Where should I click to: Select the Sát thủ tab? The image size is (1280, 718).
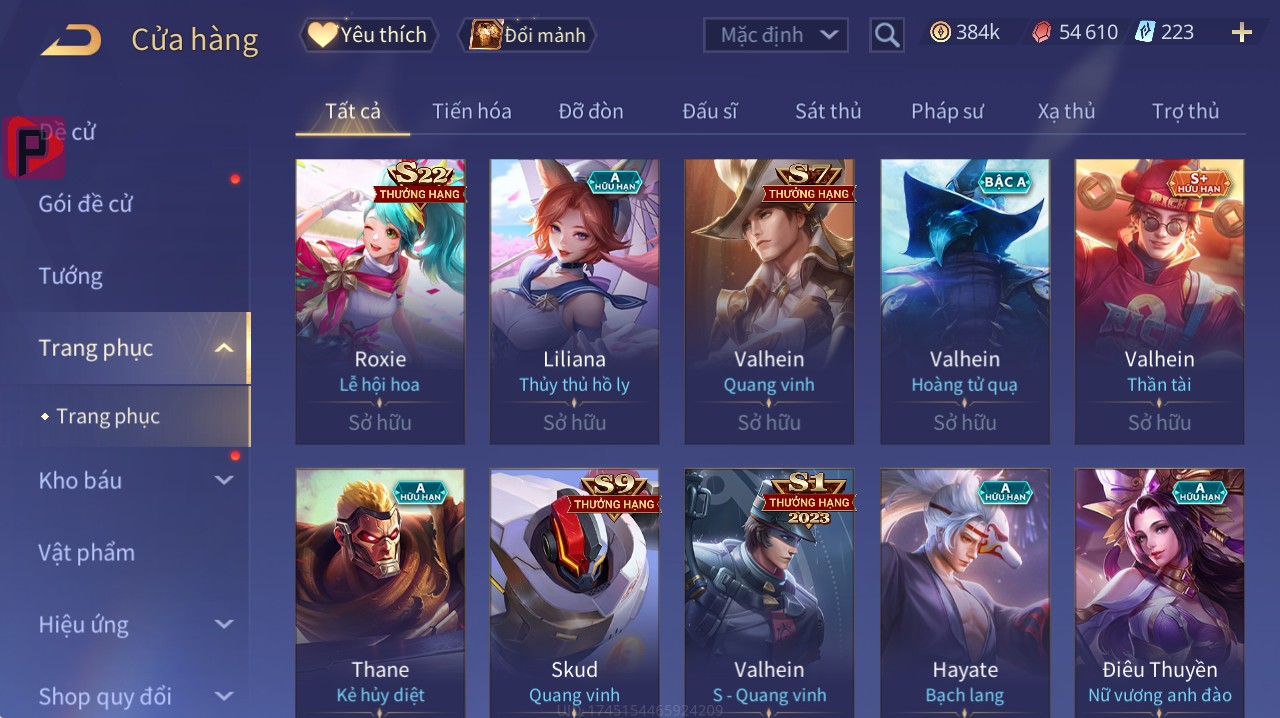pos(827,111)
